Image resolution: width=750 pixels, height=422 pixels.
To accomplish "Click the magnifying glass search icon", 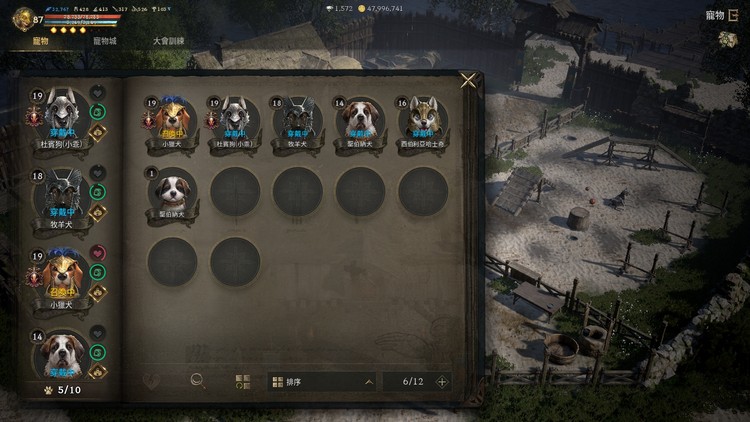I will [198, 381].
